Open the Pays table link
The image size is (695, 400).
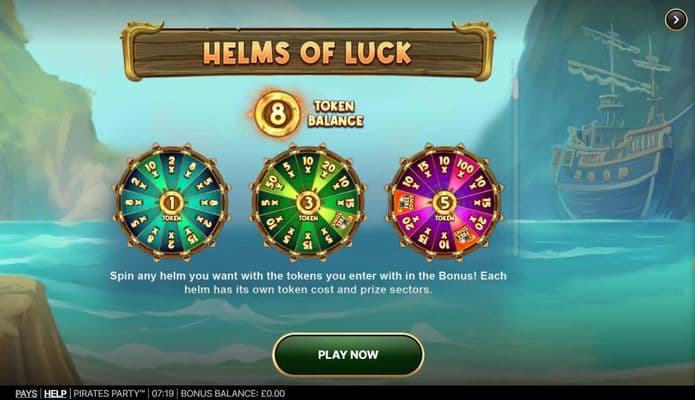[x=26, y=394]
